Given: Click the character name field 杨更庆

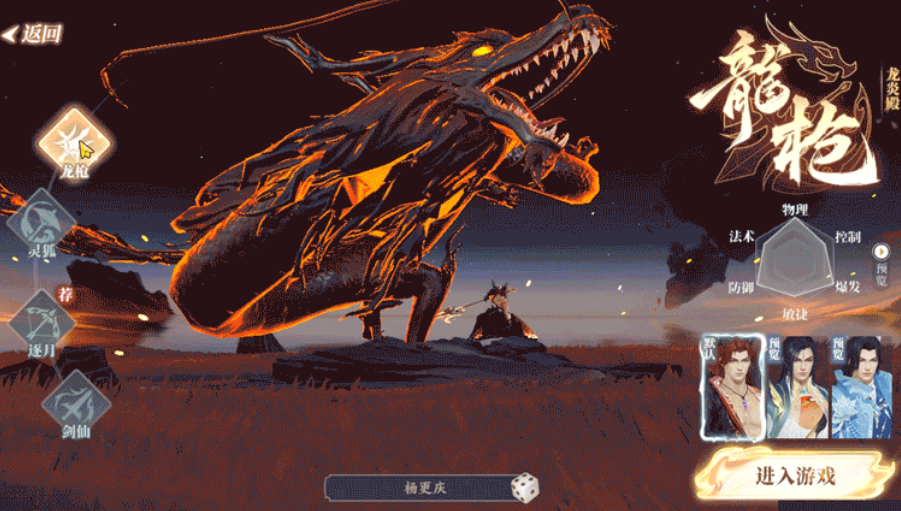Looking at the screenshot, I should pyautogui.click(x=417, y=488).
